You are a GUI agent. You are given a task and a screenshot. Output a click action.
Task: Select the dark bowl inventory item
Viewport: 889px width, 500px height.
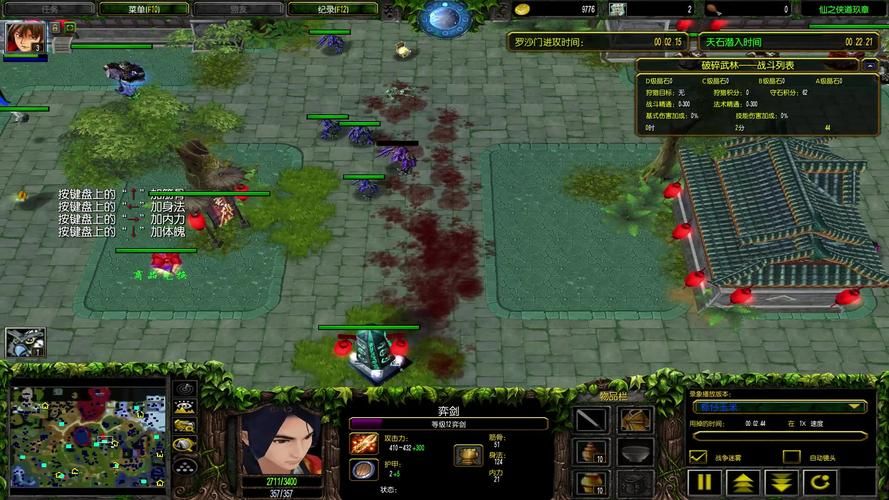click(636, 454)
